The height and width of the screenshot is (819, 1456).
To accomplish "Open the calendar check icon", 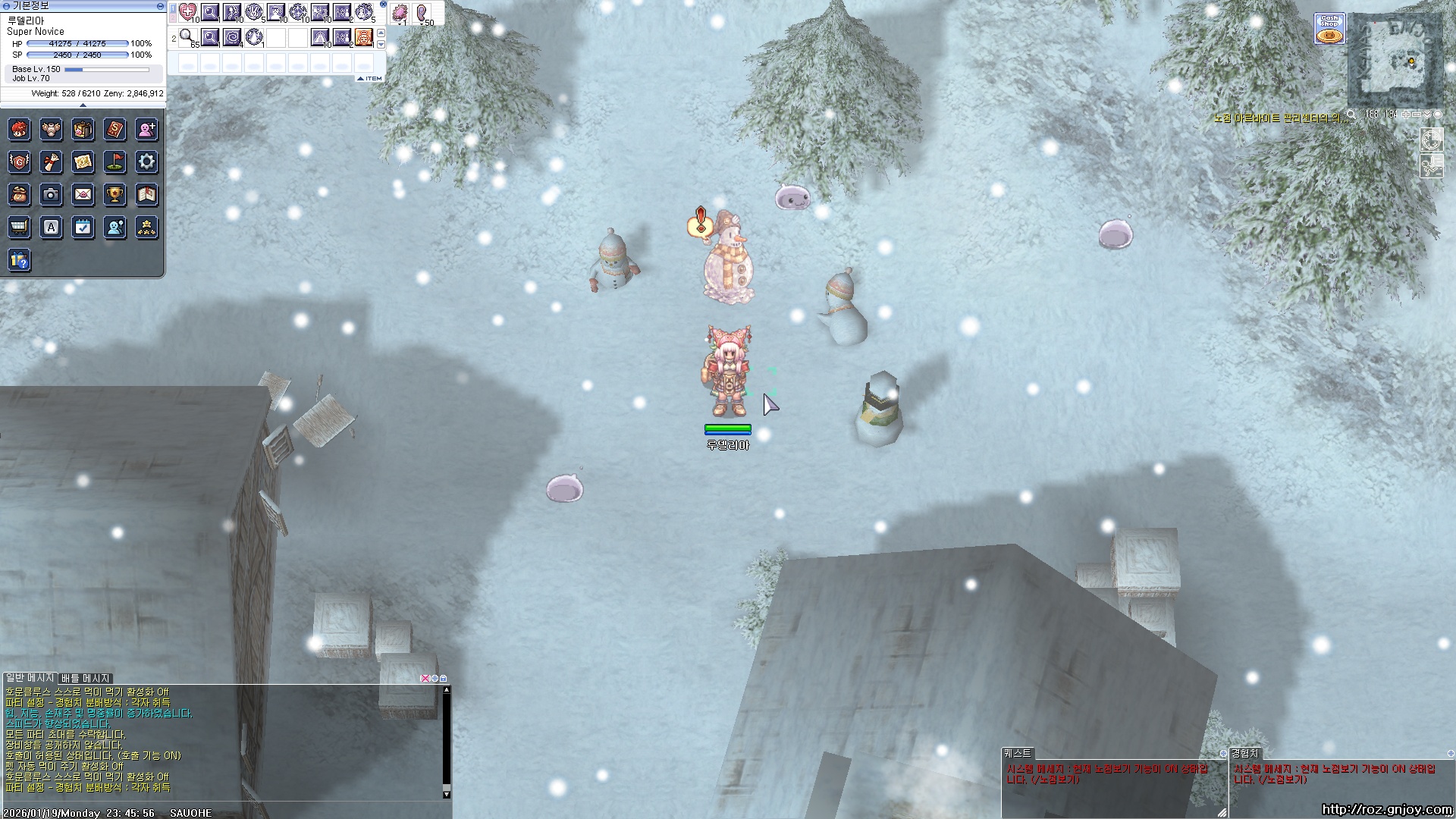I will point(83,227).
